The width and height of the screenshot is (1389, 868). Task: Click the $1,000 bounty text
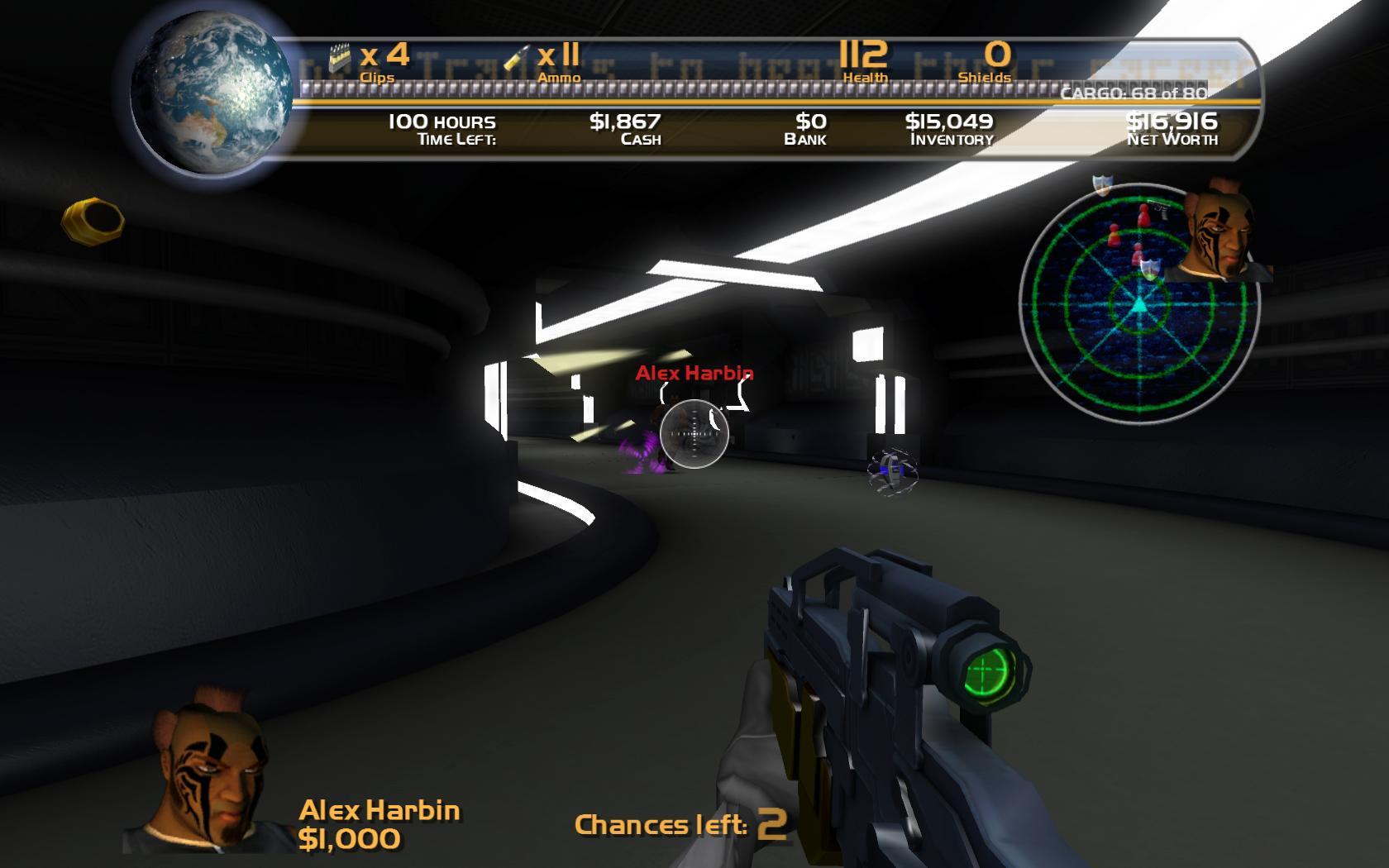(351, 837)
